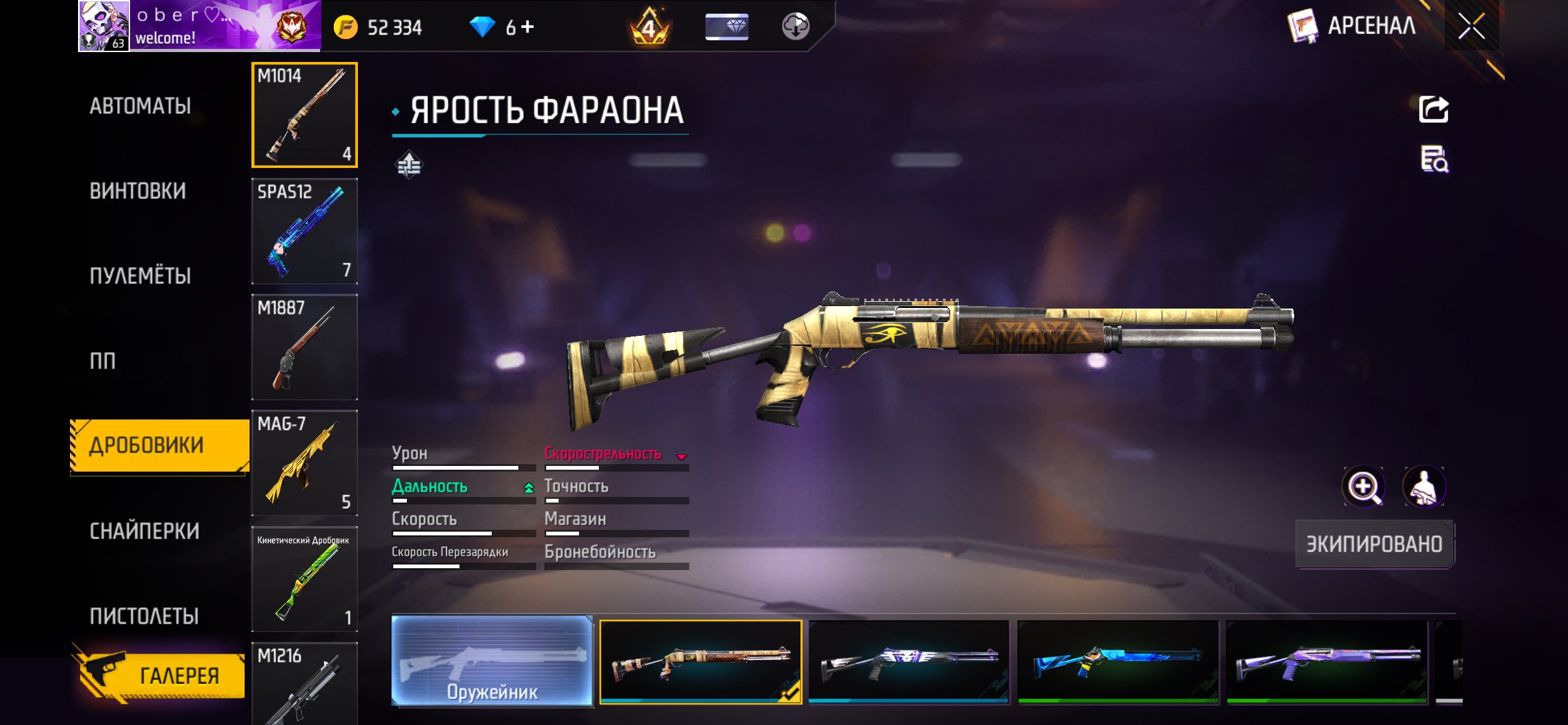Open the magnifier zoom weapon view

[x=1364, y=487]
